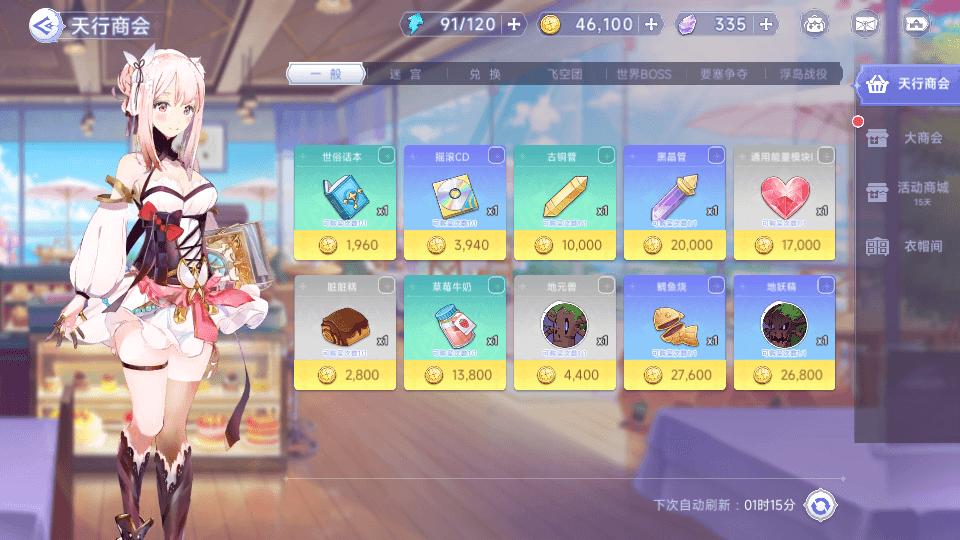This screenshot has width=960, height=540.
Task: Switch to the 飞空团 shop tab
Action: [x=565, y=74]
